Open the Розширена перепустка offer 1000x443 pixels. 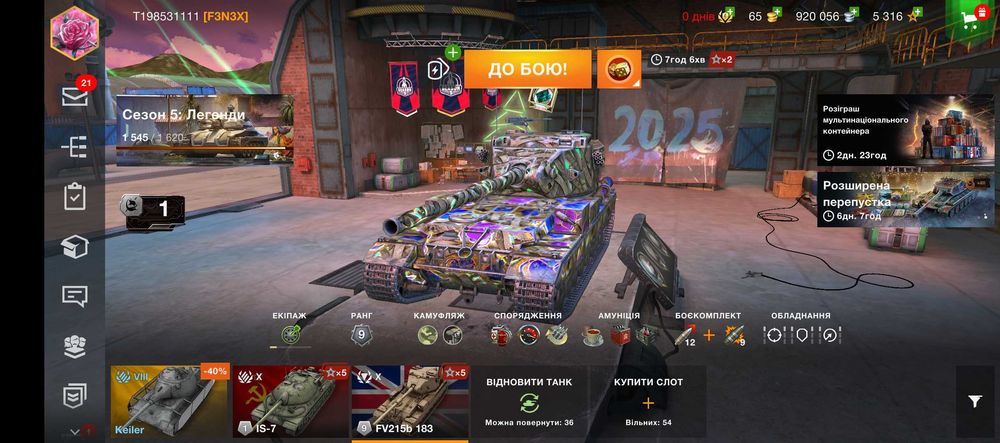pyautogui.click(x=906, y=197)
